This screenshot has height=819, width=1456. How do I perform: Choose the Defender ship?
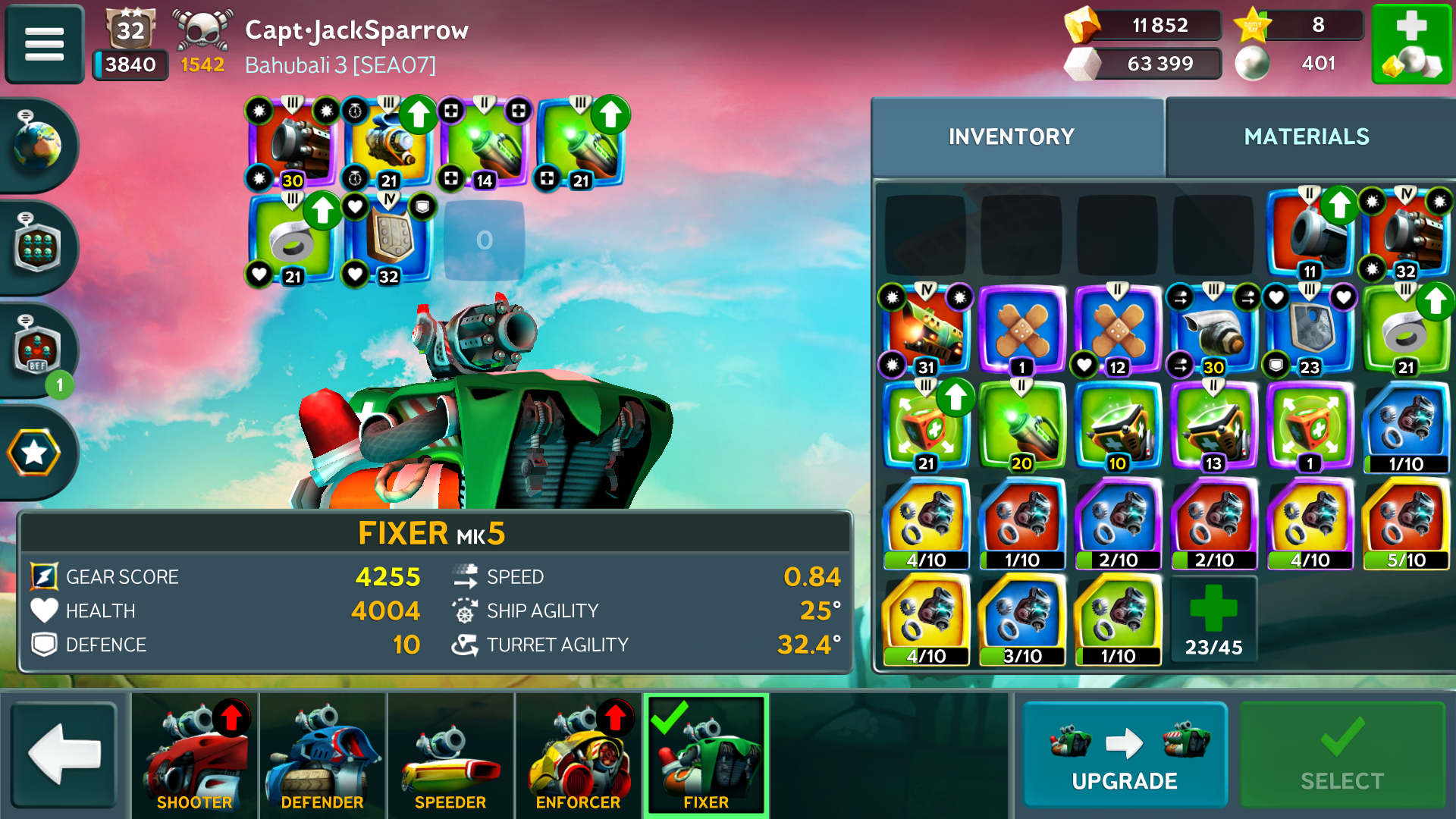pos(322,755)
